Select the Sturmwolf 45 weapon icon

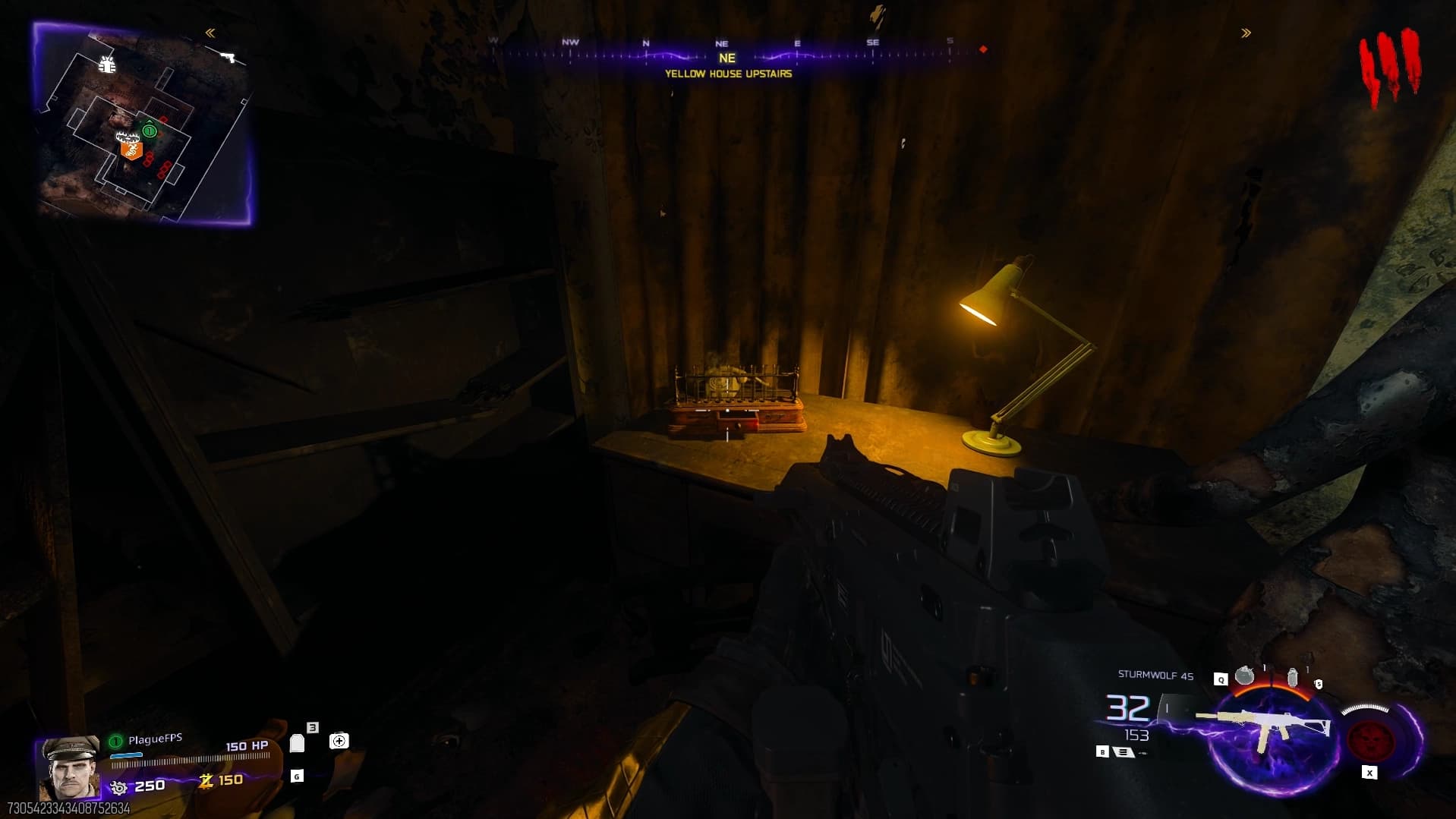tap(1262, 726)
